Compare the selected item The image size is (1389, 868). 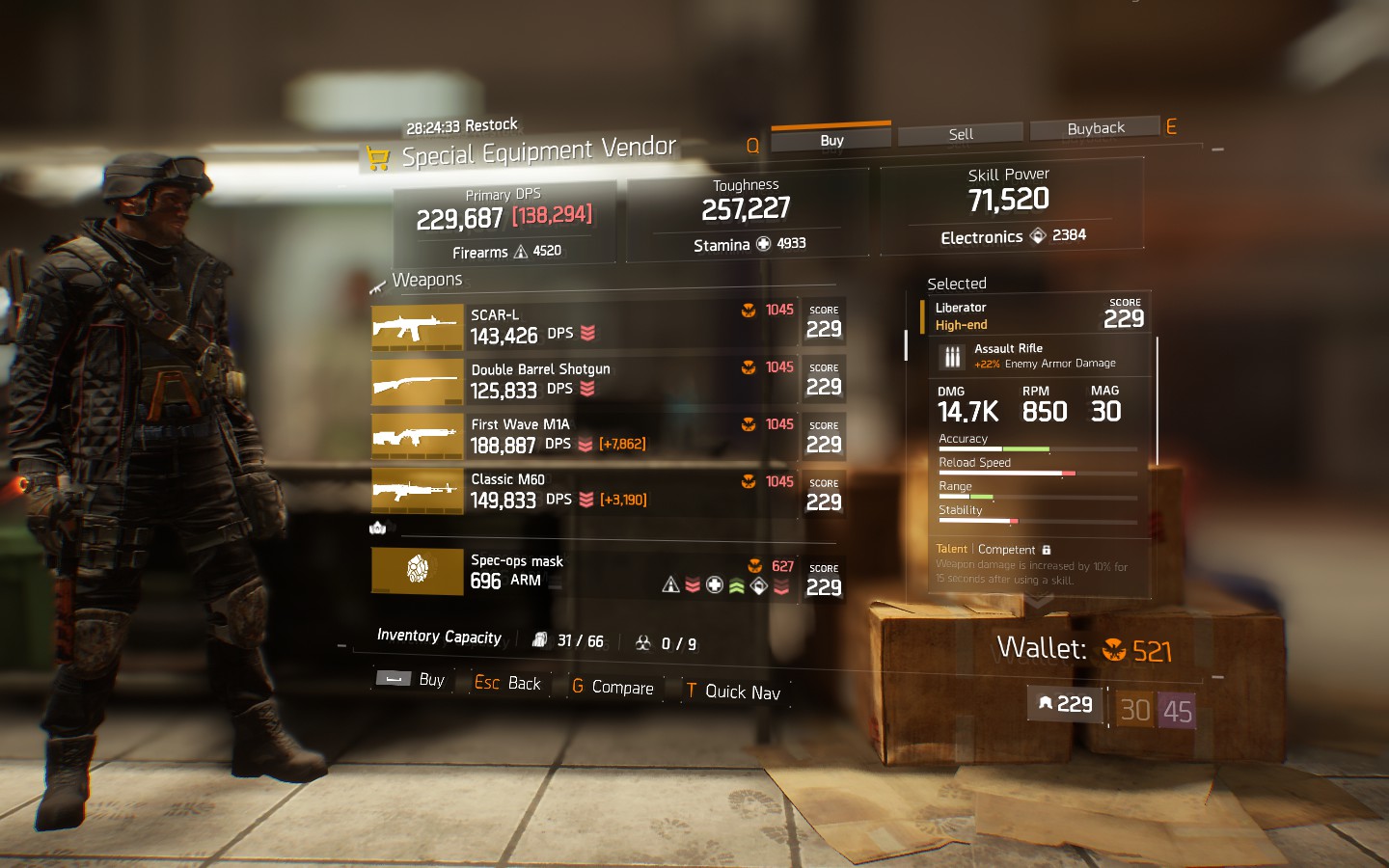613,687
